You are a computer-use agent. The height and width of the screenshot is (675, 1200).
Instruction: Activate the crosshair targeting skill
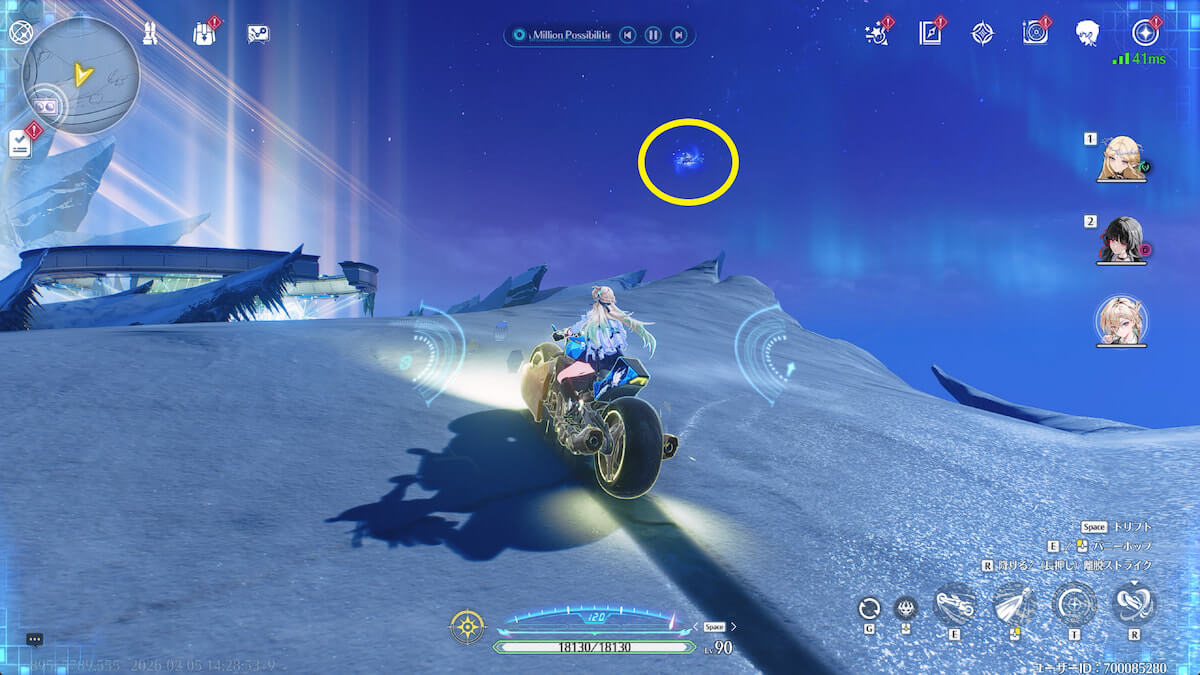tap(1075, 605)
